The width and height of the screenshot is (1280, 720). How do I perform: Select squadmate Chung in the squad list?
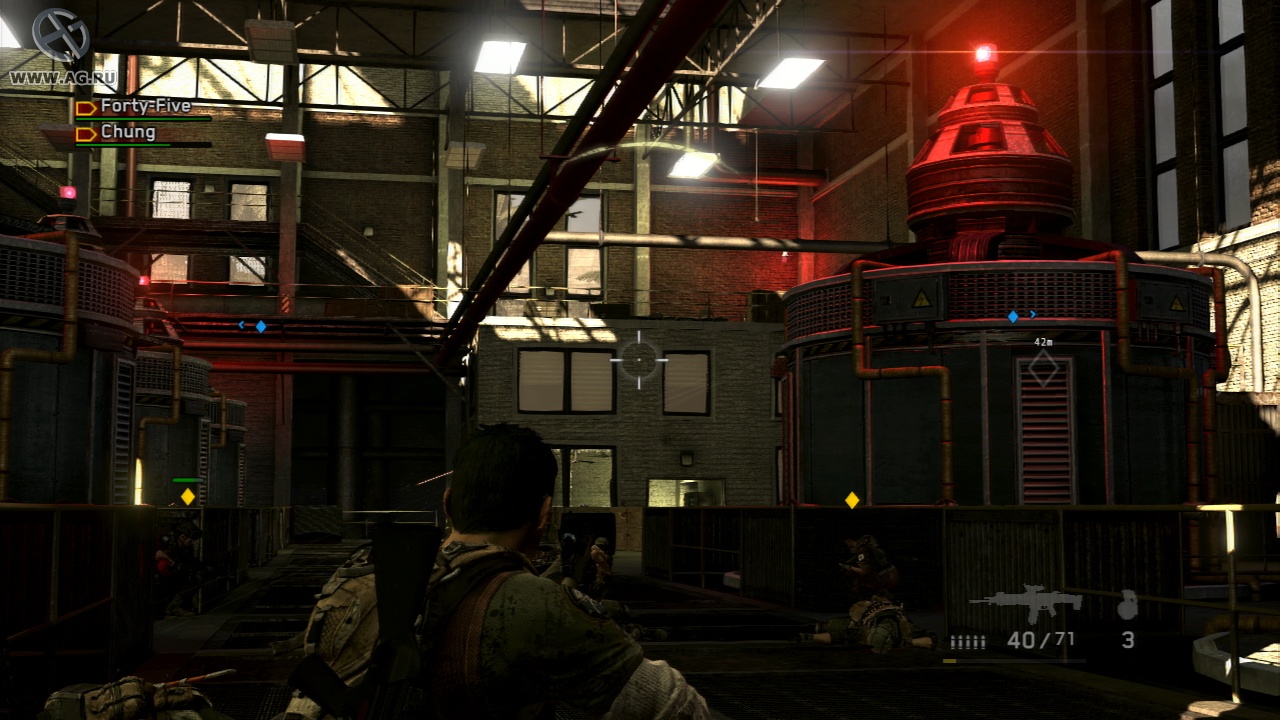(x=128, y=132)
